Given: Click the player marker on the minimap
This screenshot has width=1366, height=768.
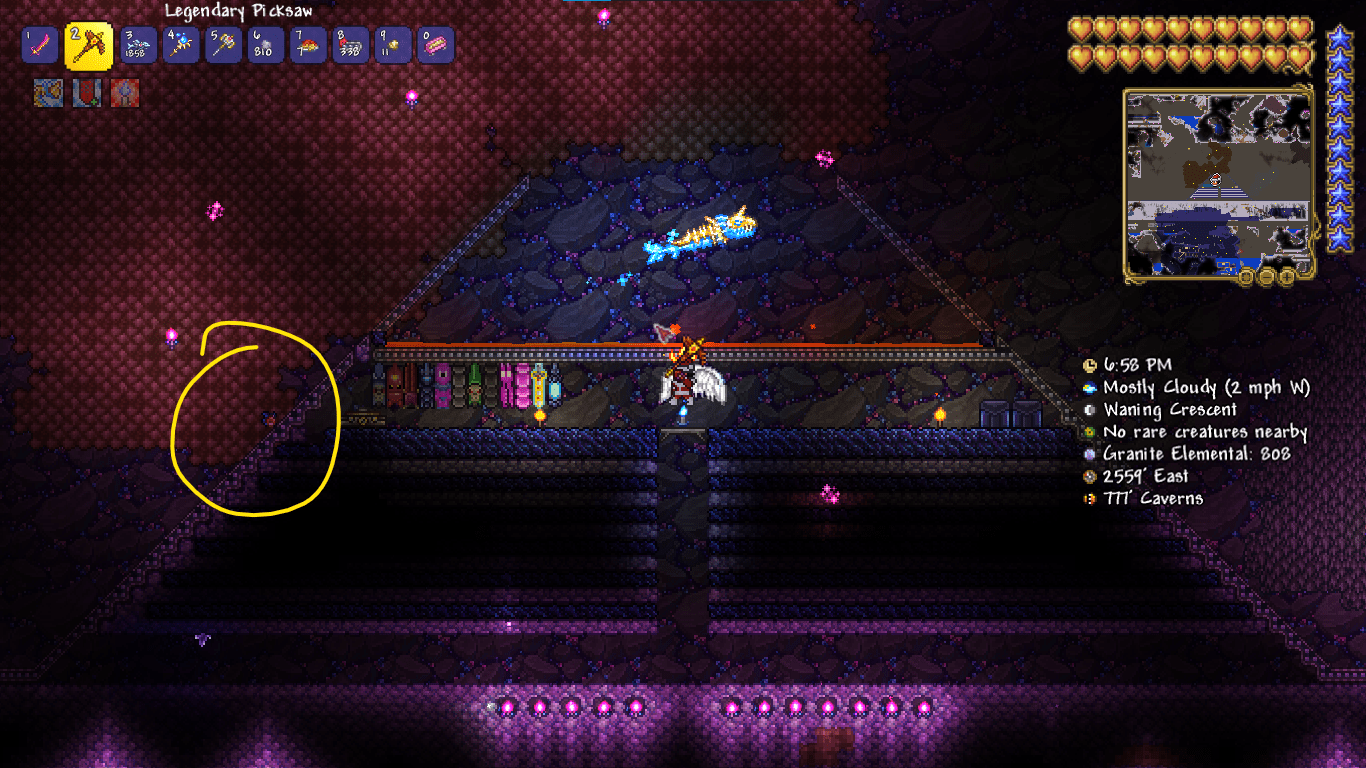Looking at the screenshot, I should tap(1215, 181).
